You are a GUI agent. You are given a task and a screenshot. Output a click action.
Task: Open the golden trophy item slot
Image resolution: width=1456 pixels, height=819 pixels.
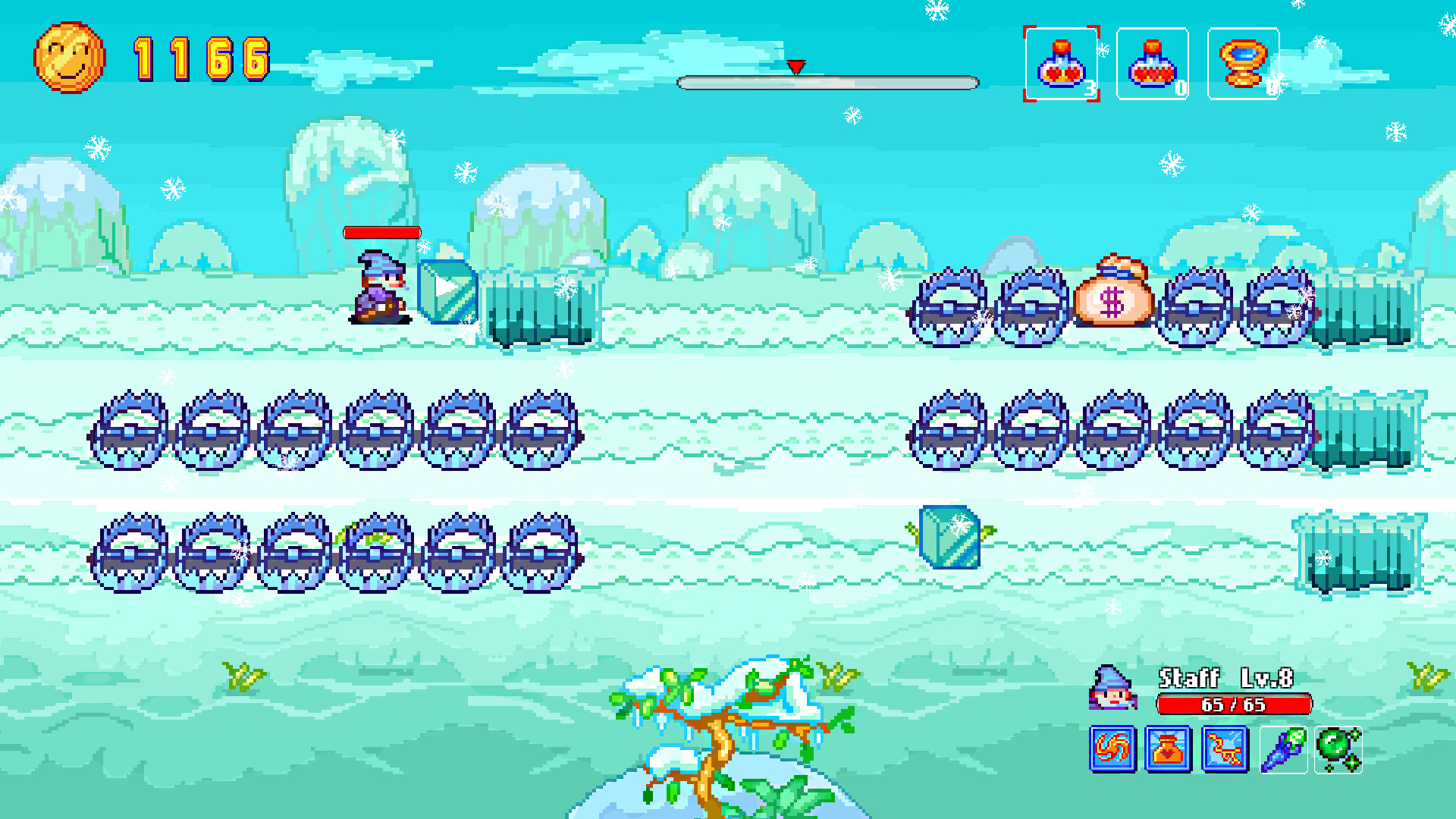click(1242, 64)
